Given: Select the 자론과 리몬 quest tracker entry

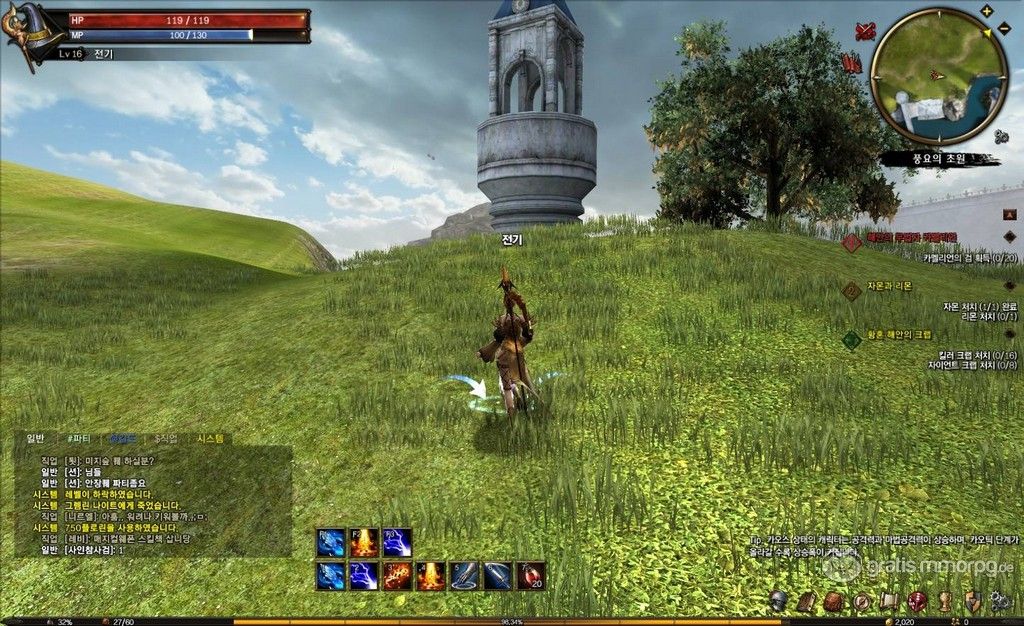Looking at the screenshot, I should (889, 286).
